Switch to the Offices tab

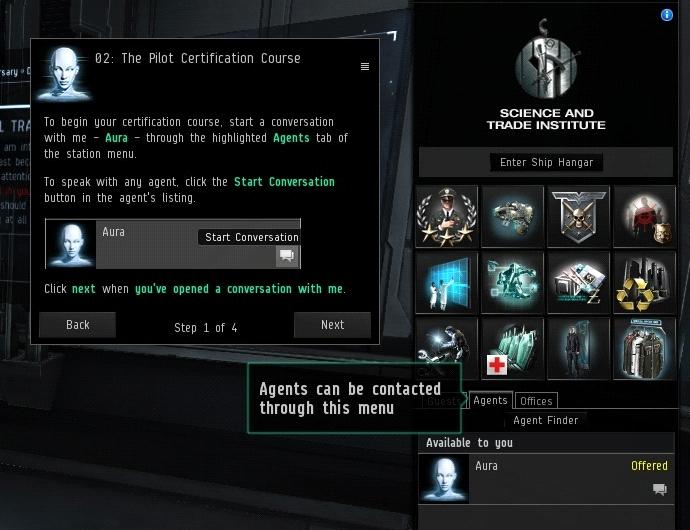(536, 401)
